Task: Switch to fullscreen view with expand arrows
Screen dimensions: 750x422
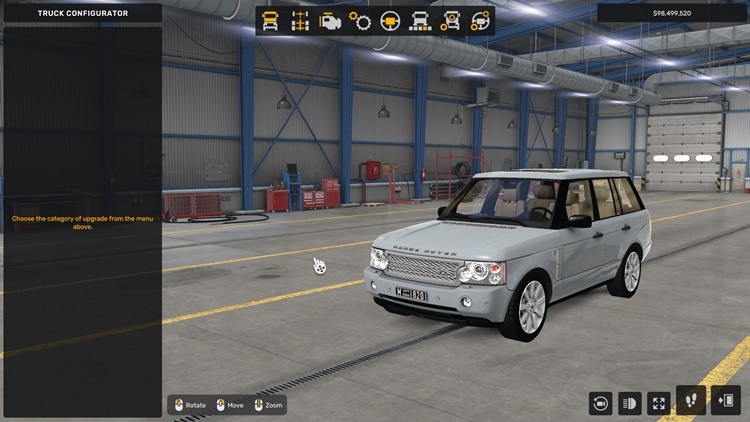Action: [659, 402]
